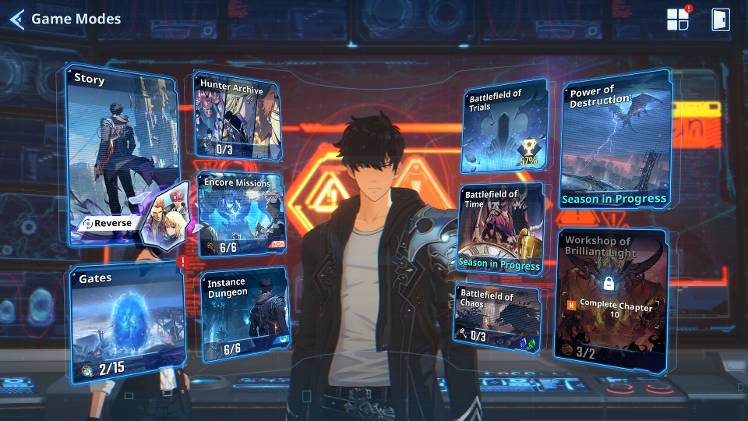
Task: Toggle the Reverse story button
Action: pos(107,222)
